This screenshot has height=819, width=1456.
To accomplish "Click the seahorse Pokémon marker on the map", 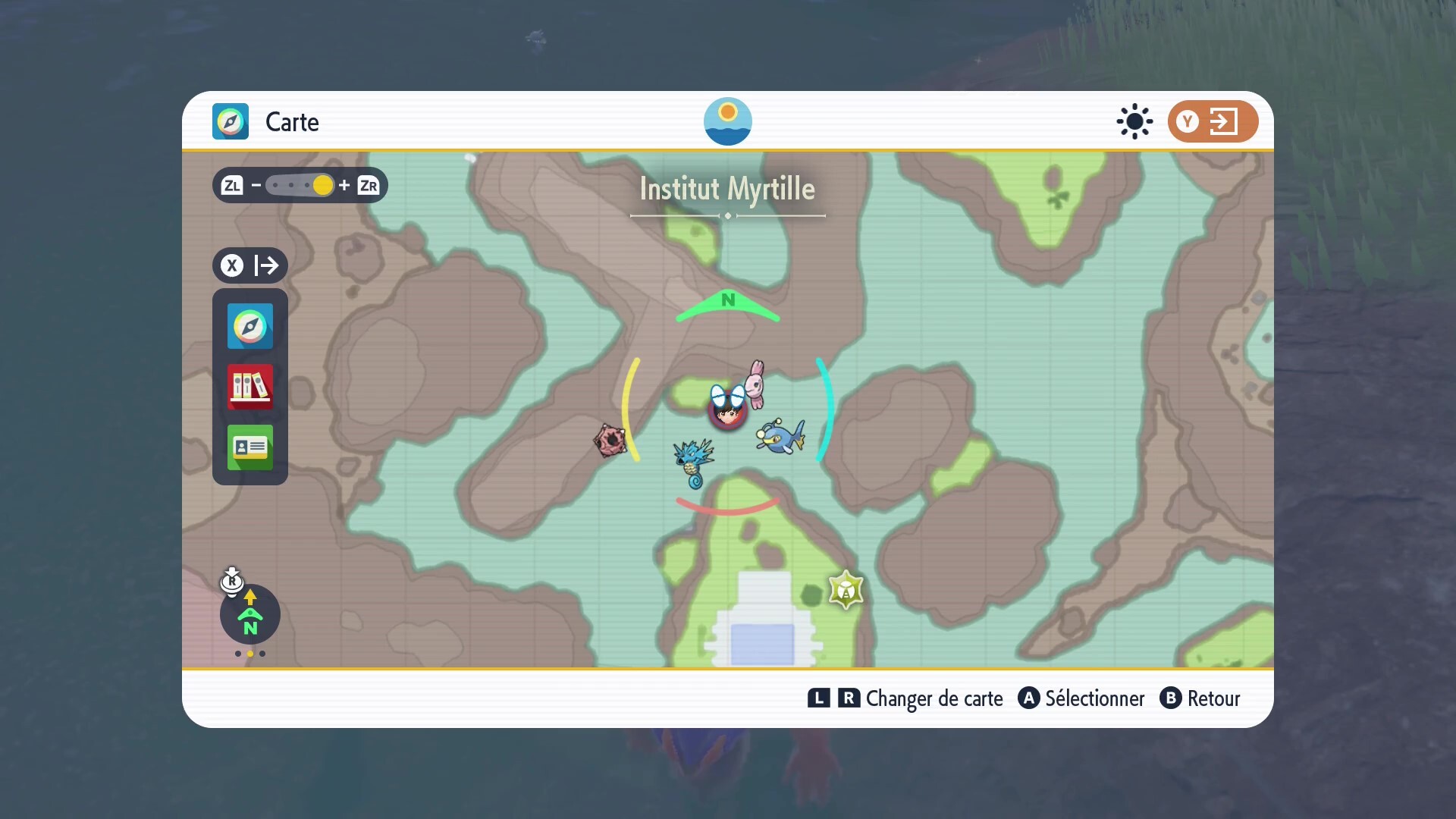I will (x=694, y=460).
